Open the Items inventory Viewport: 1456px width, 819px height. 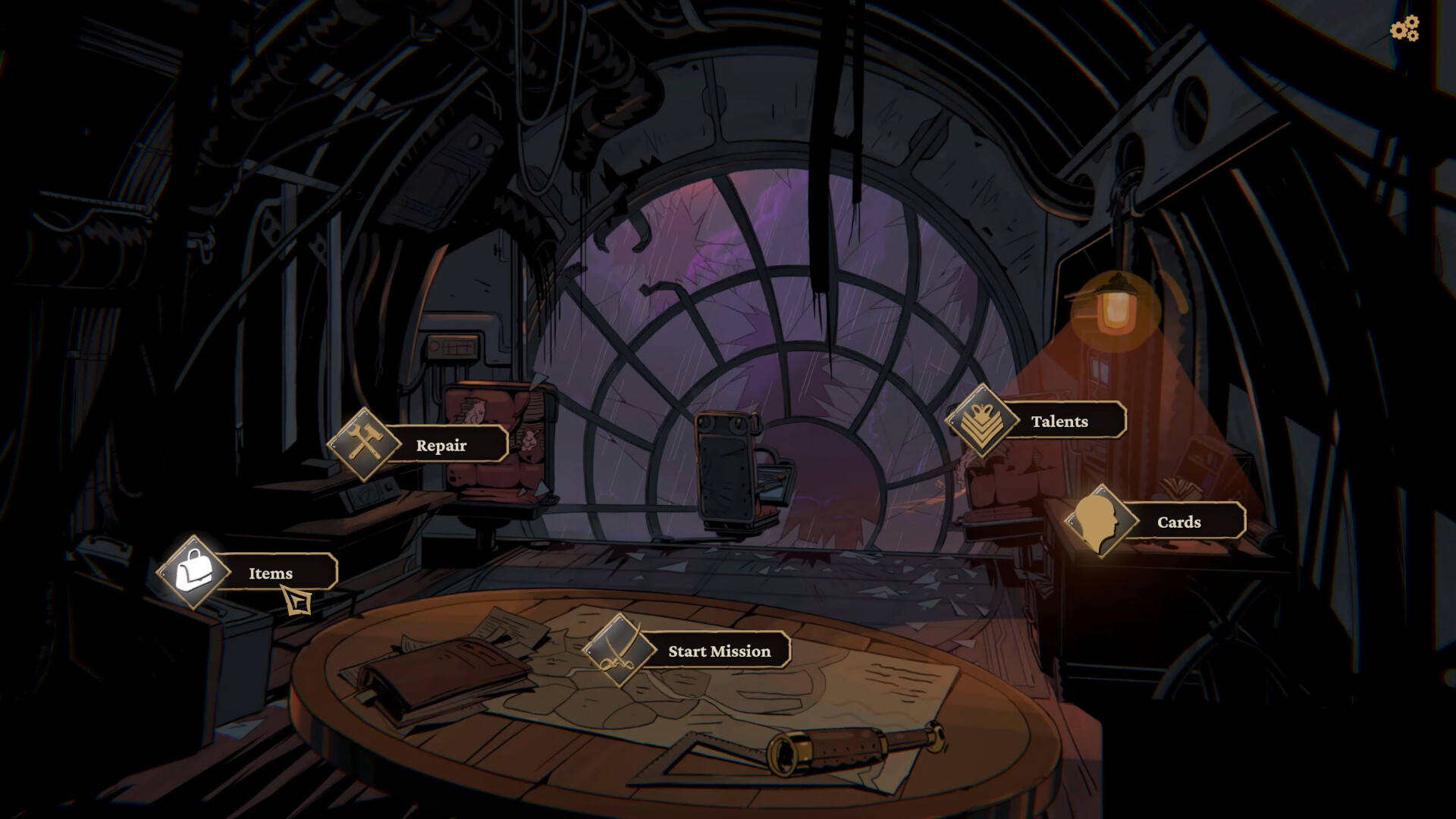coord(270,574)
